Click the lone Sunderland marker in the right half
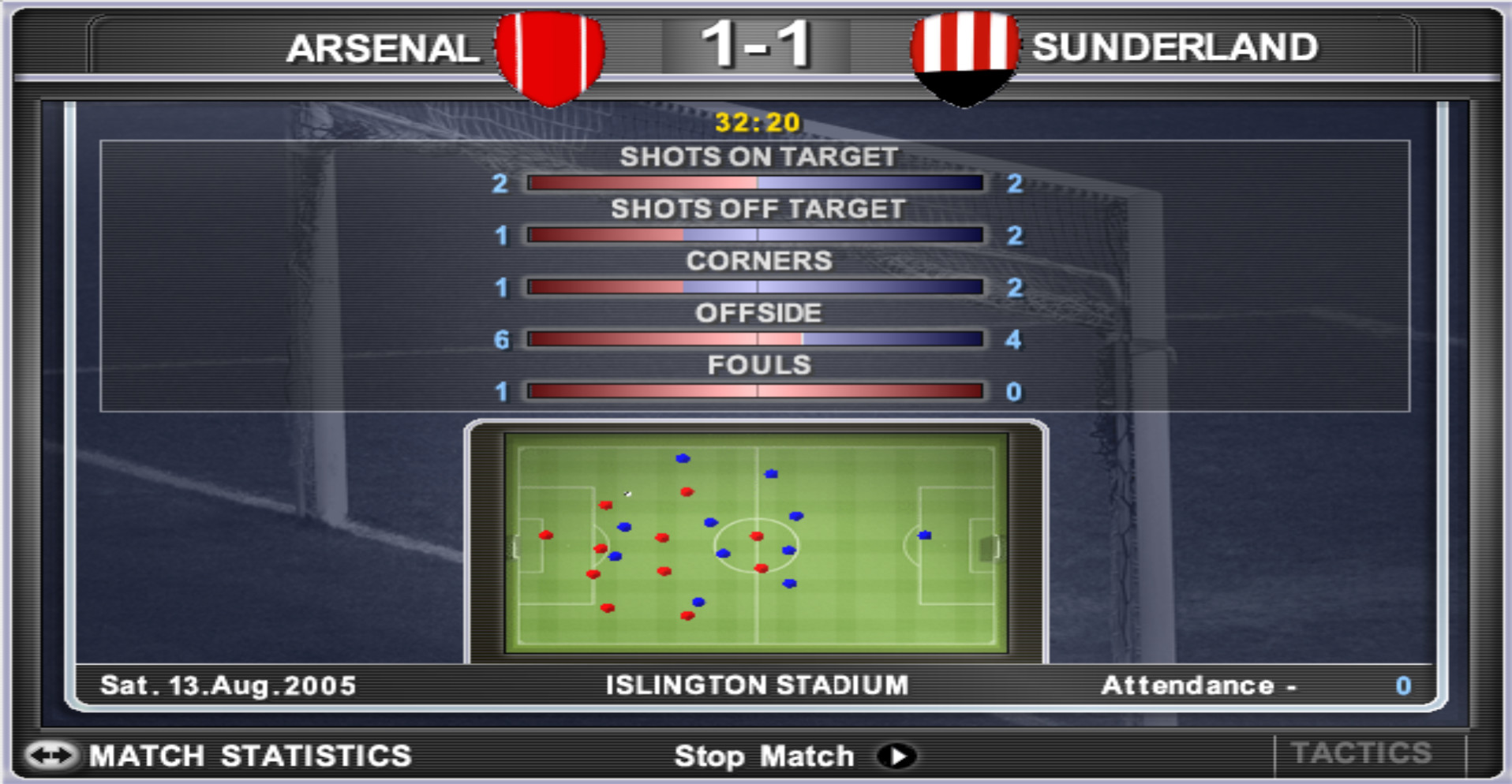 point(923,535)
